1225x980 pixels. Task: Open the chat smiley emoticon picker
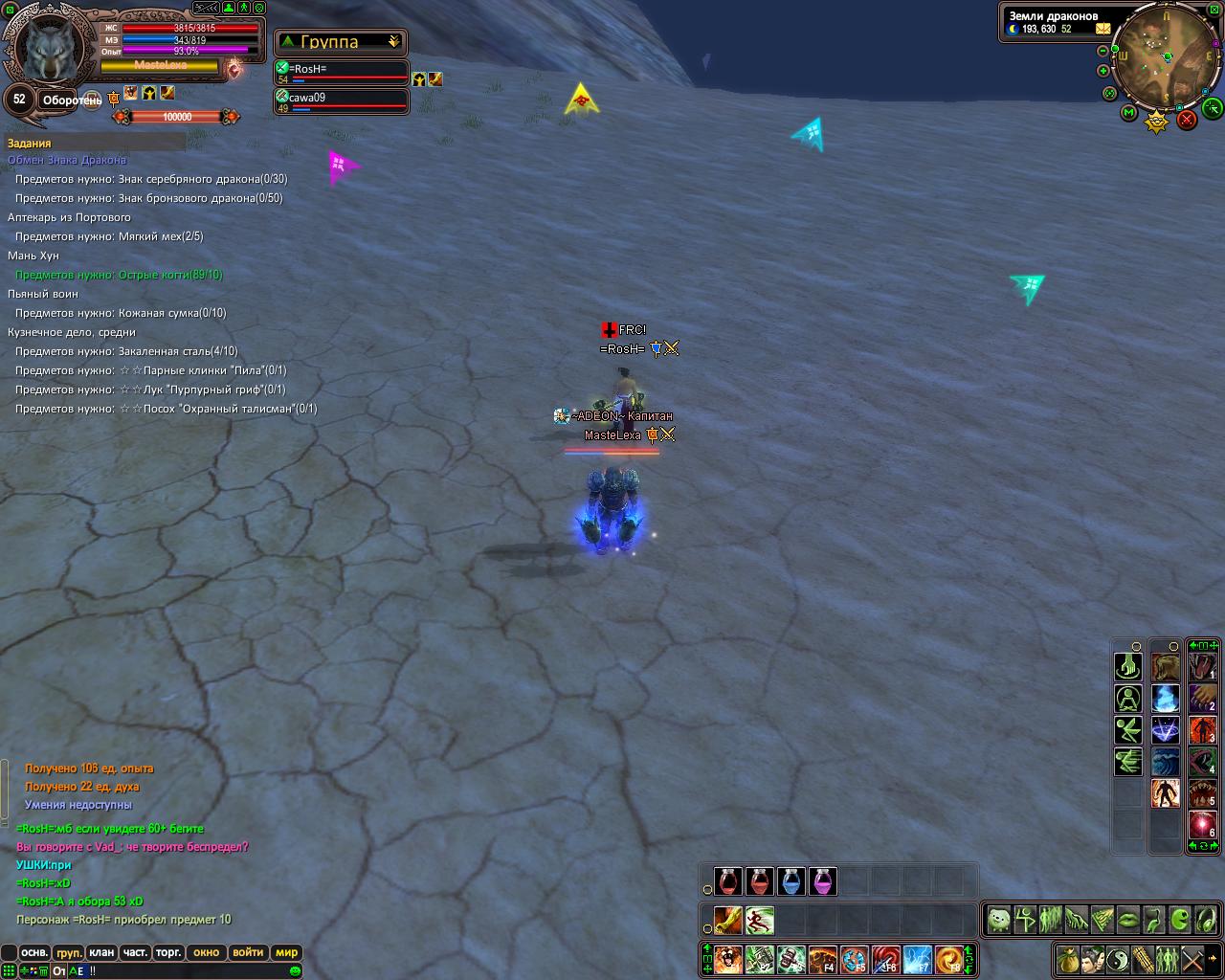click(x=295, y=970)
